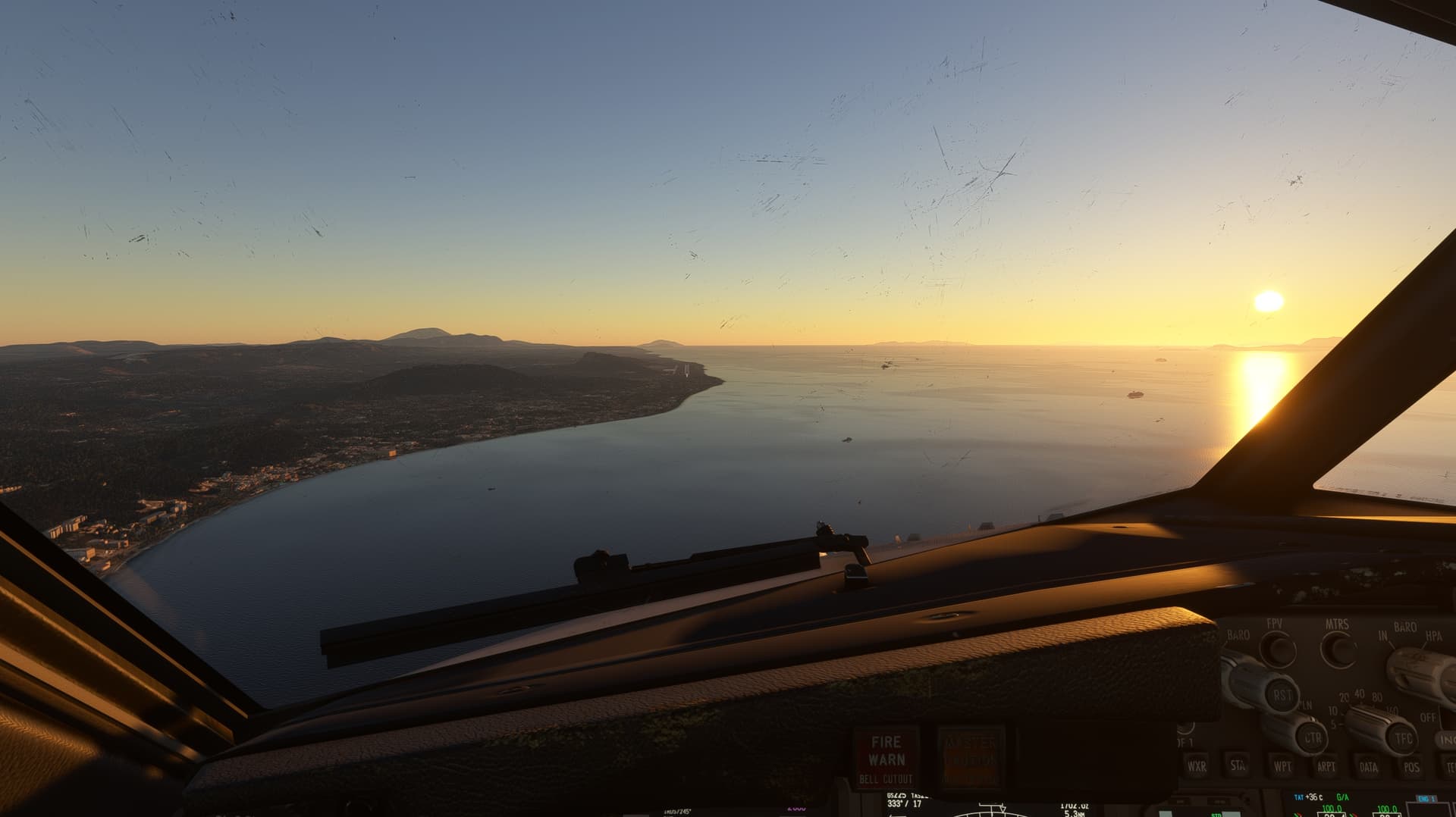Toggle the WXR weather radar button
The height and width of the screenshot is (817, 1456).
[x=1197, y=765]
